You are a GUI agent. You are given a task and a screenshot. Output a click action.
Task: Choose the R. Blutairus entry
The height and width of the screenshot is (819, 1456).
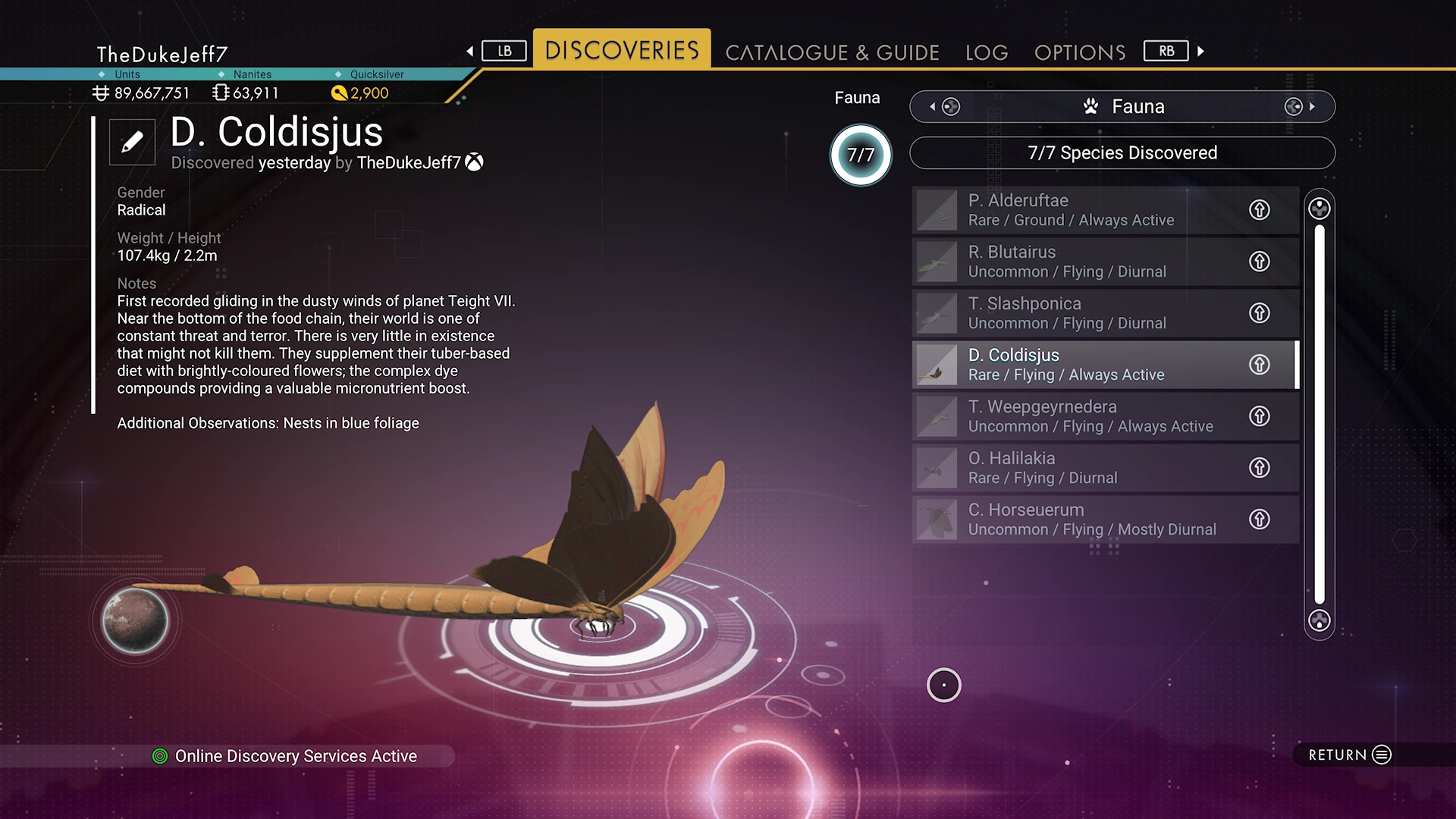pyautogui.click(x=1077, y=262)
